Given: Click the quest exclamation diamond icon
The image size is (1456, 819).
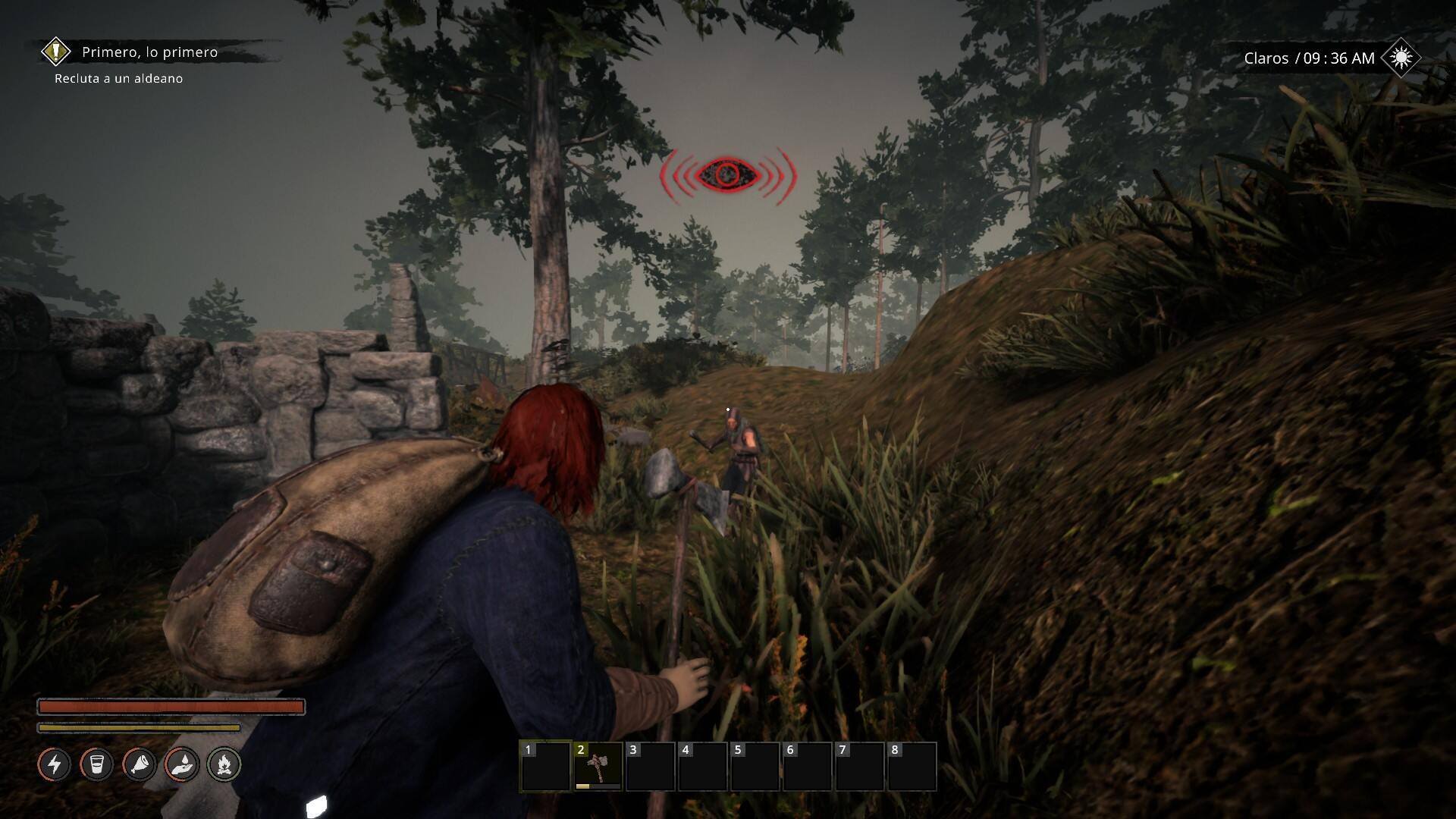Looking at the screenshot, I should point(55,52).
